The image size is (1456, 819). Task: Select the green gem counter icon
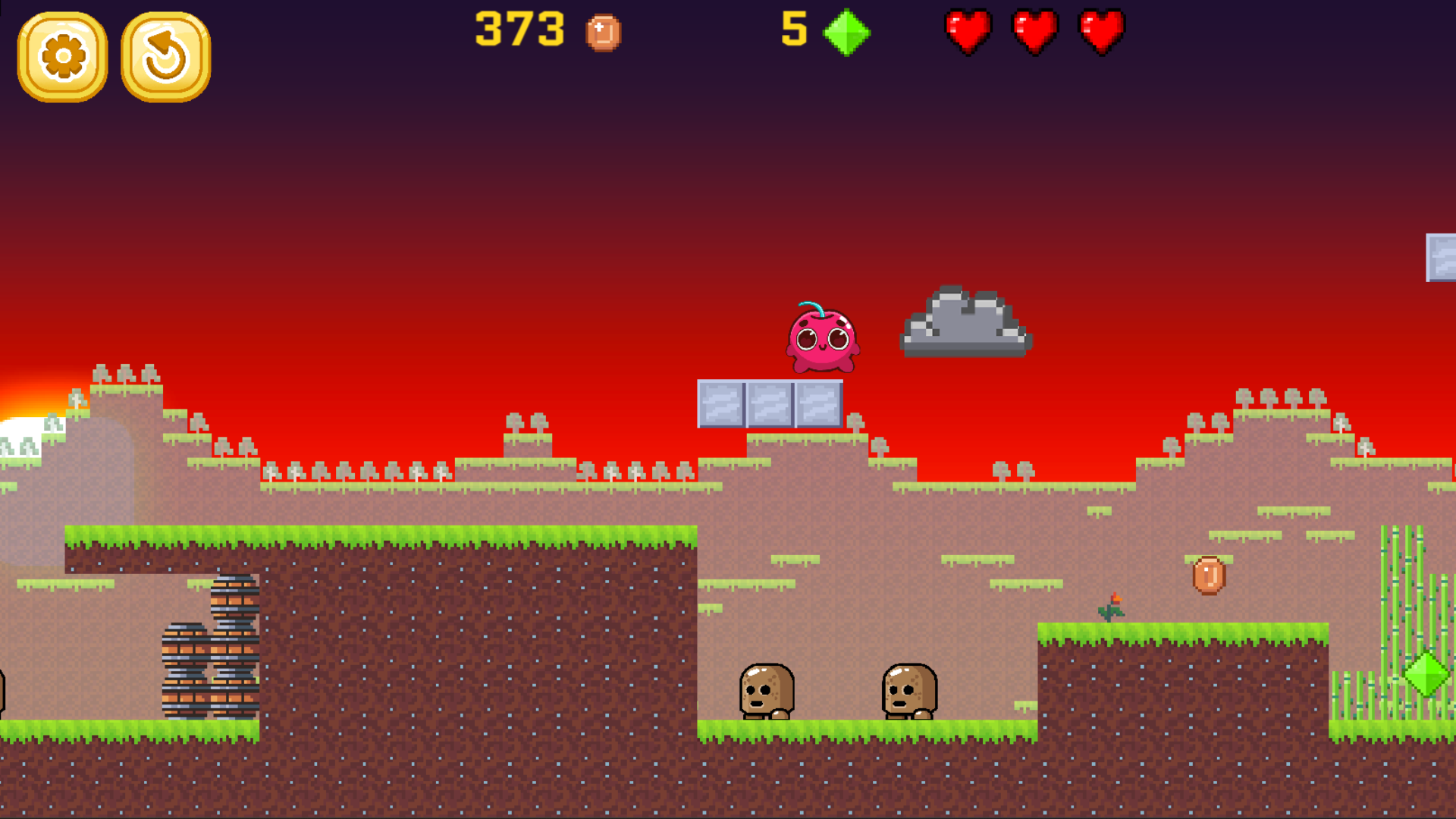pyautogui.click(x=847, y=33)
